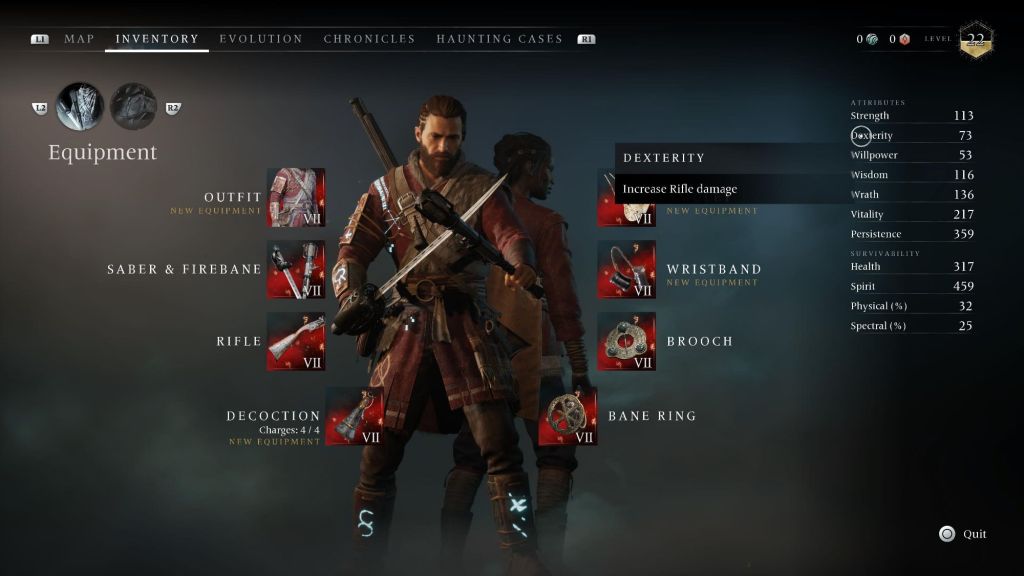Image resolution: width=1024 pixels, height=576 pixels.
Task: Select the Inventory tab
Action: coord(157,39)
